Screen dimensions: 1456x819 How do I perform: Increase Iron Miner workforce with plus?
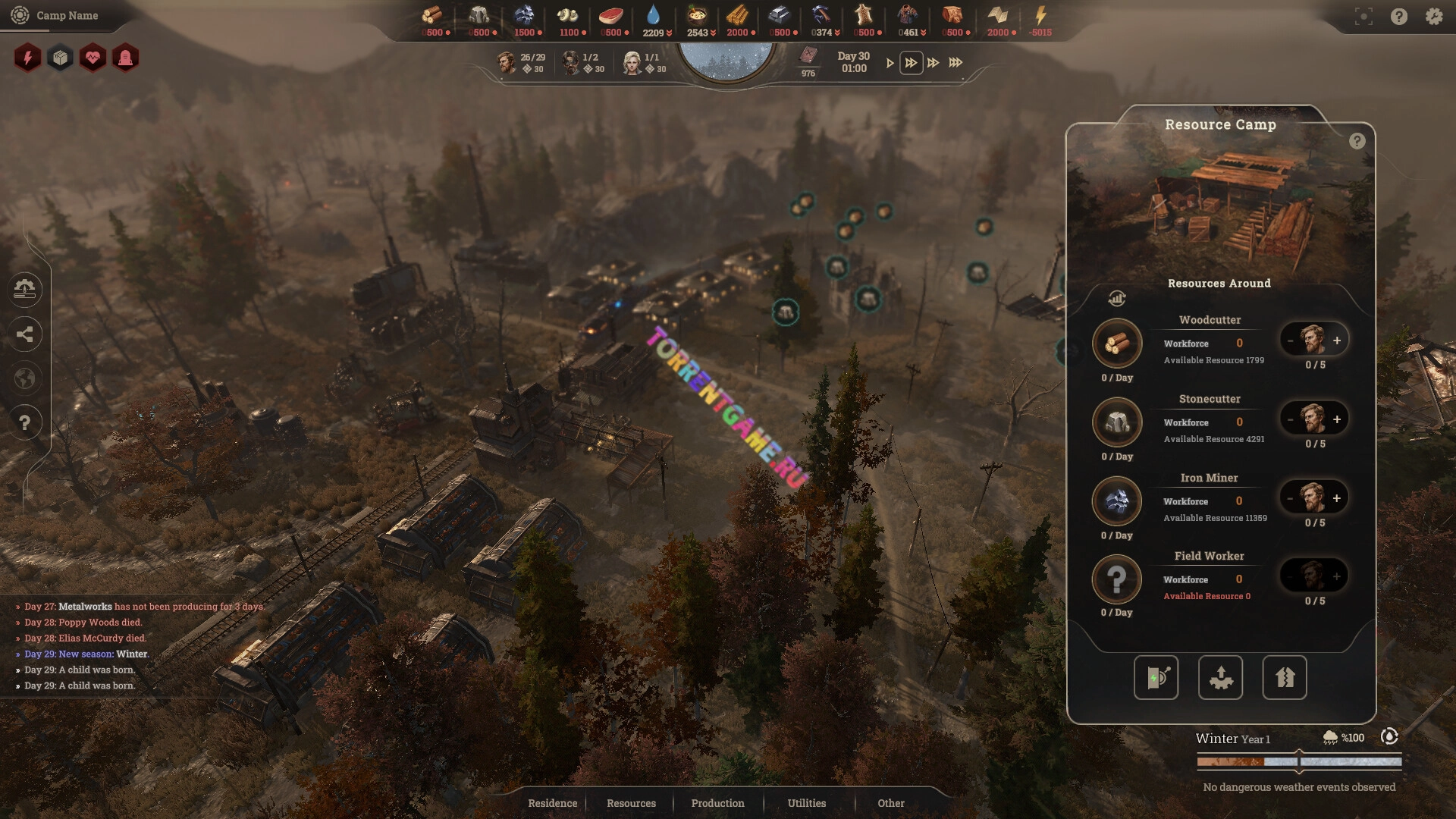tap(1337, 498)
